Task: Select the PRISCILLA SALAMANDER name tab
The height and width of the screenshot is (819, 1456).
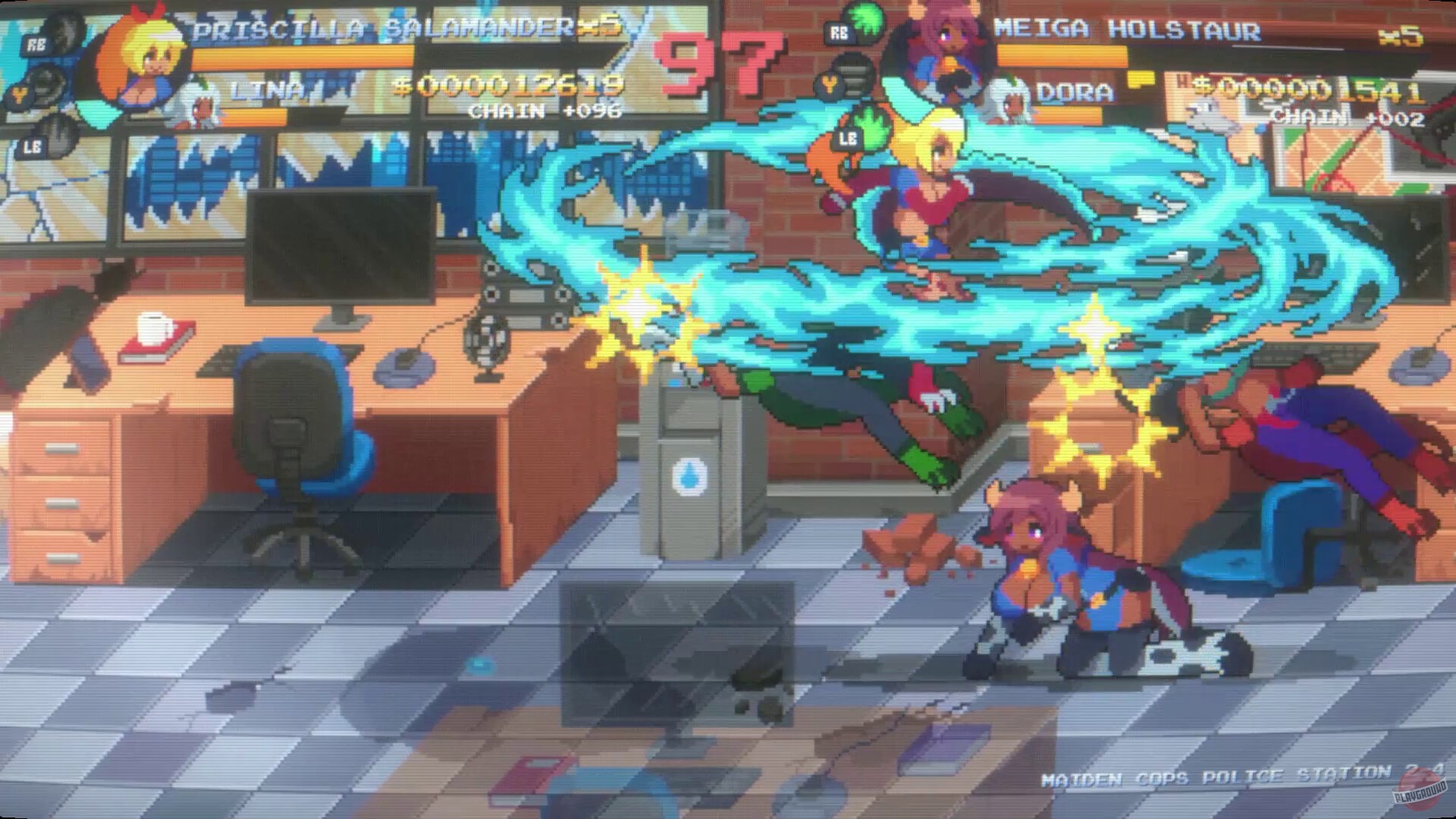Action: click(376, 29)
